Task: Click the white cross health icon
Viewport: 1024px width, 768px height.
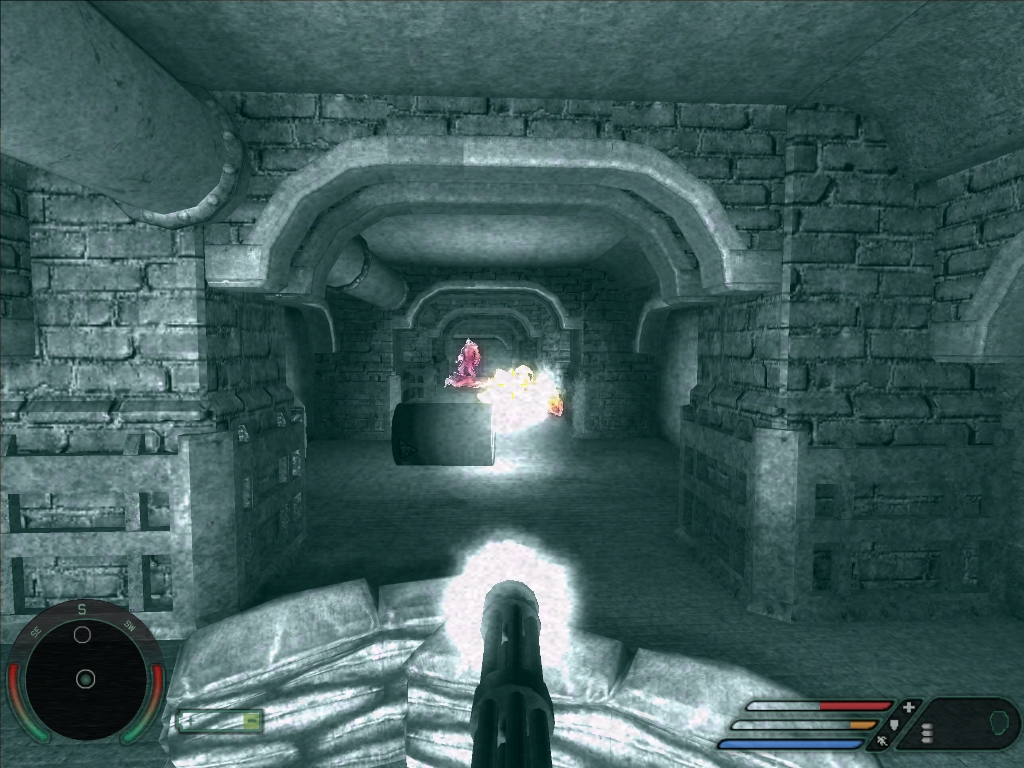Action: [908, 706]
